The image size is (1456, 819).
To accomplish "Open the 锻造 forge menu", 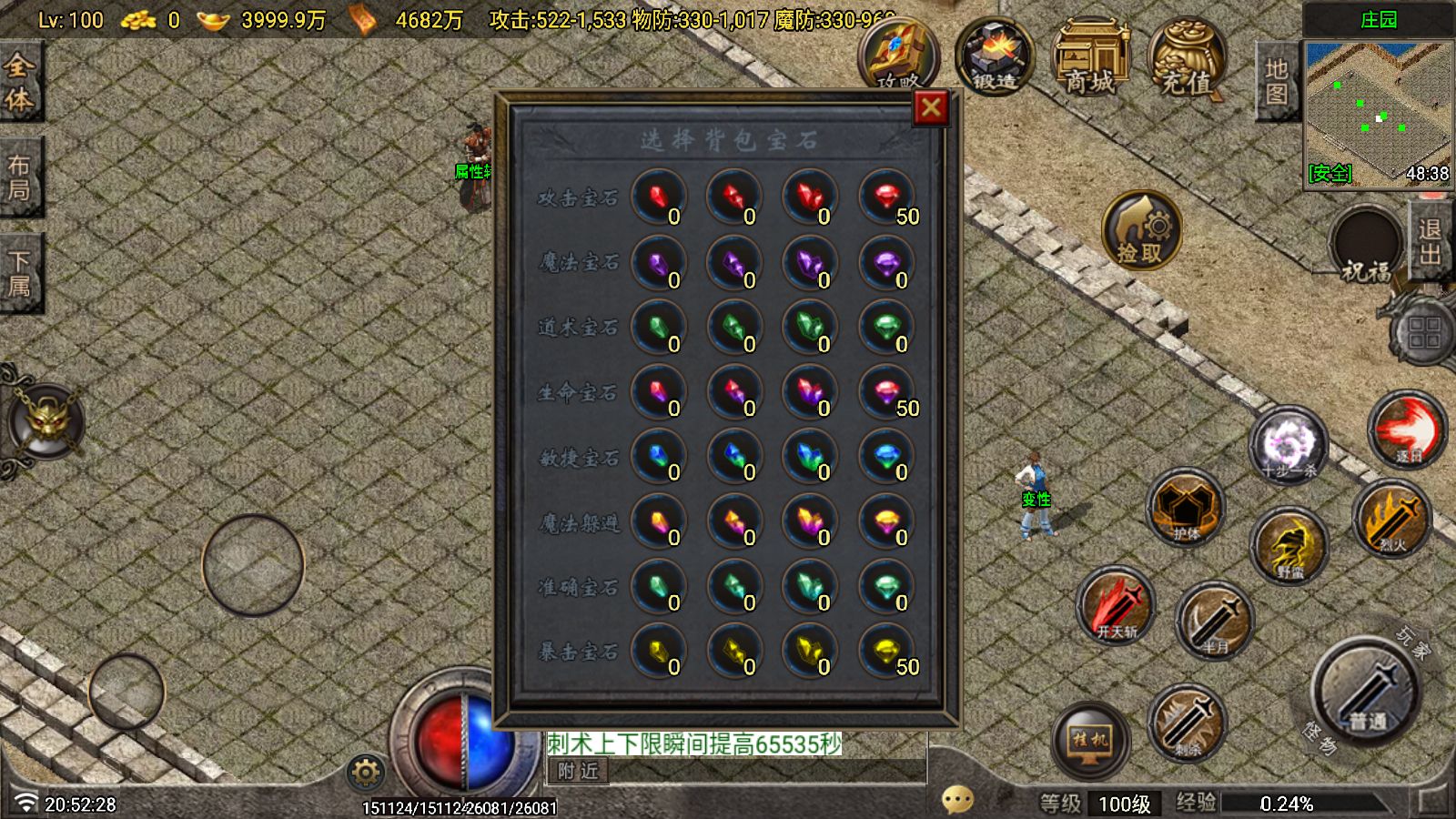I will click(994, 56).
